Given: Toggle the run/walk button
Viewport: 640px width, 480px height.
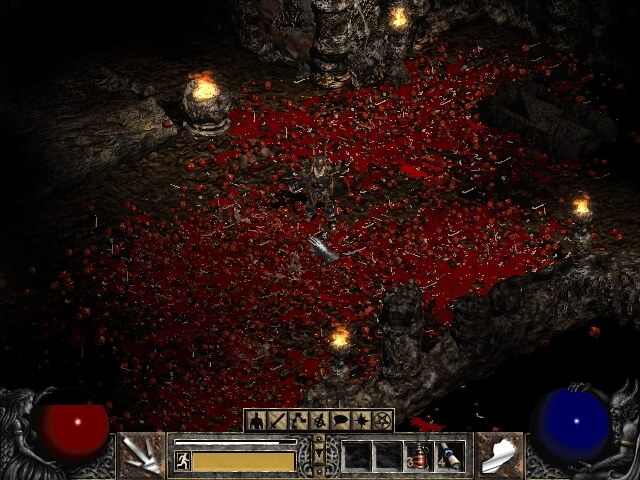Looking at the screenshot, I should (x=183, y=460).
